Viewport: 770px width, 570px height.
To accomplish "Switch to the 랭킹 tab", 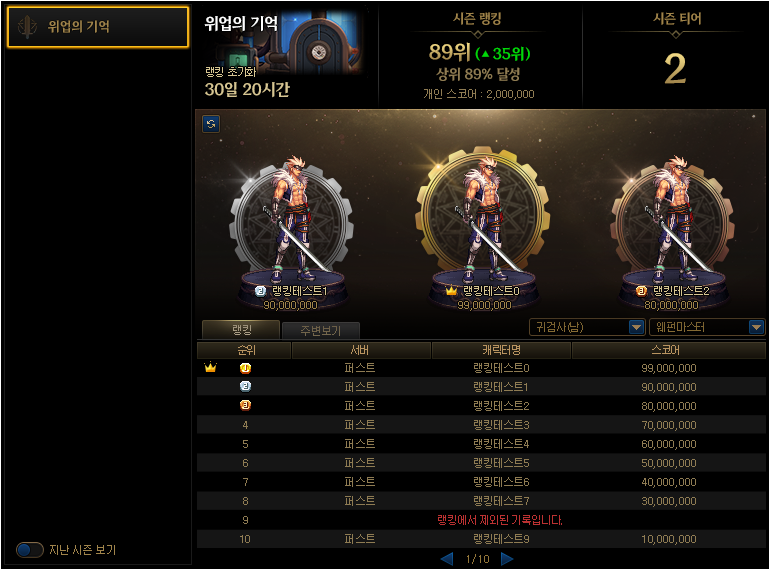I will pyautogui.click(x=240, y=329).
